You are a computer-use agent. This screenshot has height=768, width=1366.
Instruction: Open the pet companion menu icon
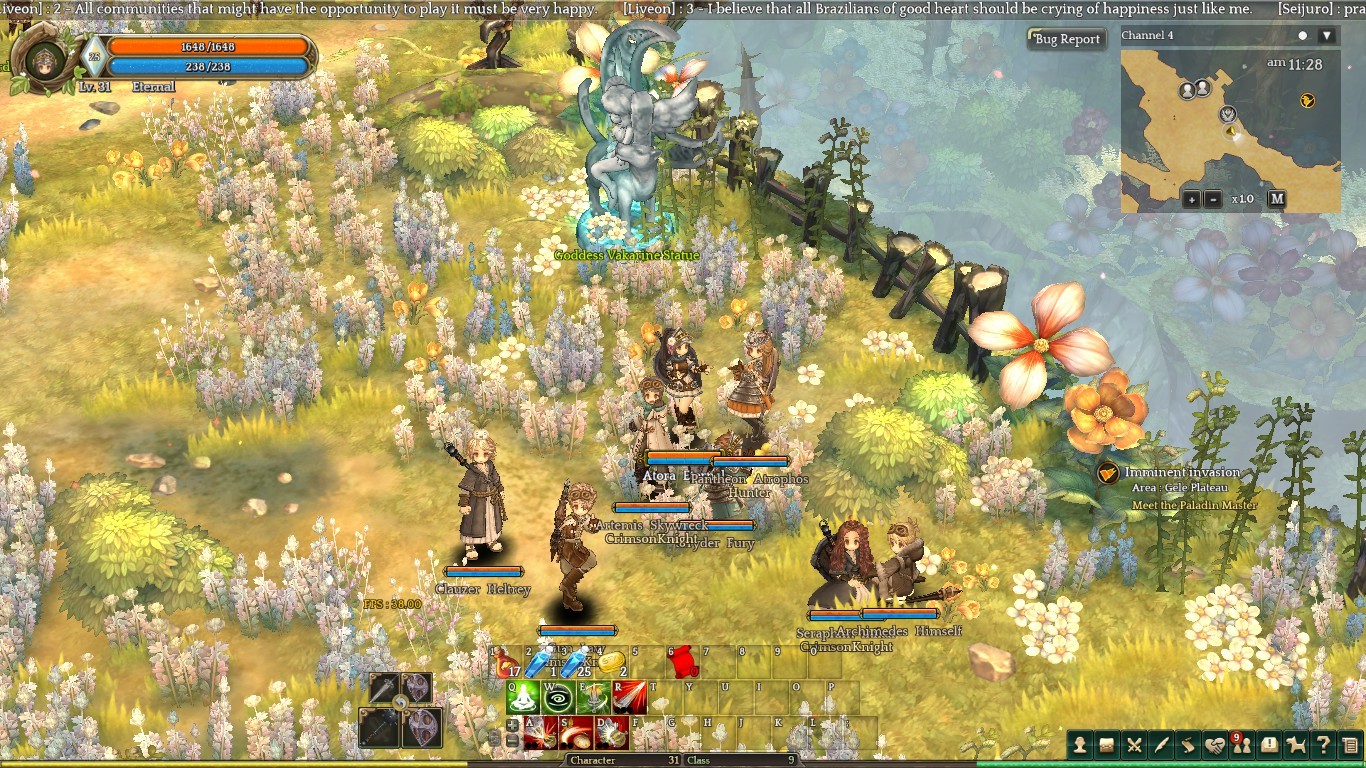[1296, 744]
